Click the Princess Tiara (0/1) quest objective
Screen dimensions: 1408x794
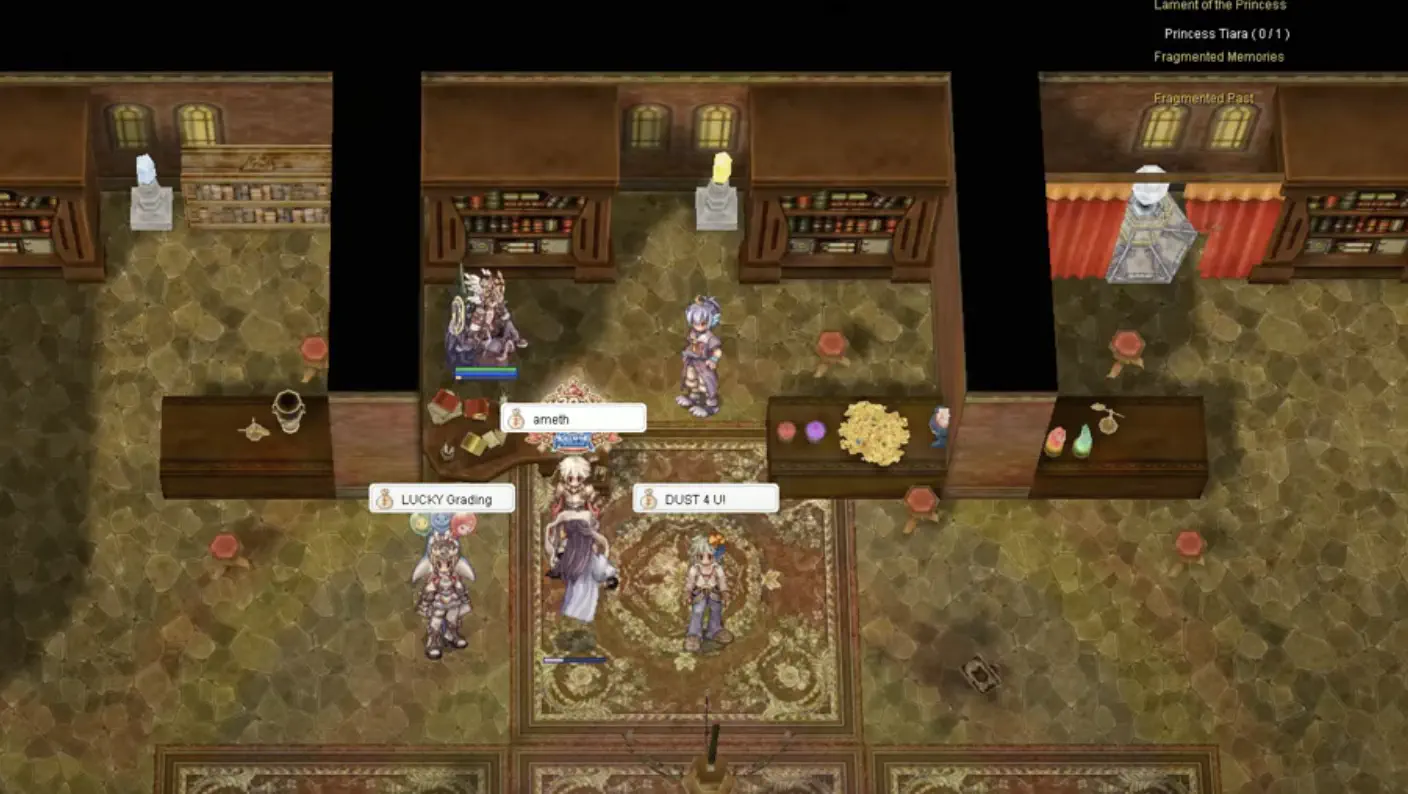[1226, 33]
